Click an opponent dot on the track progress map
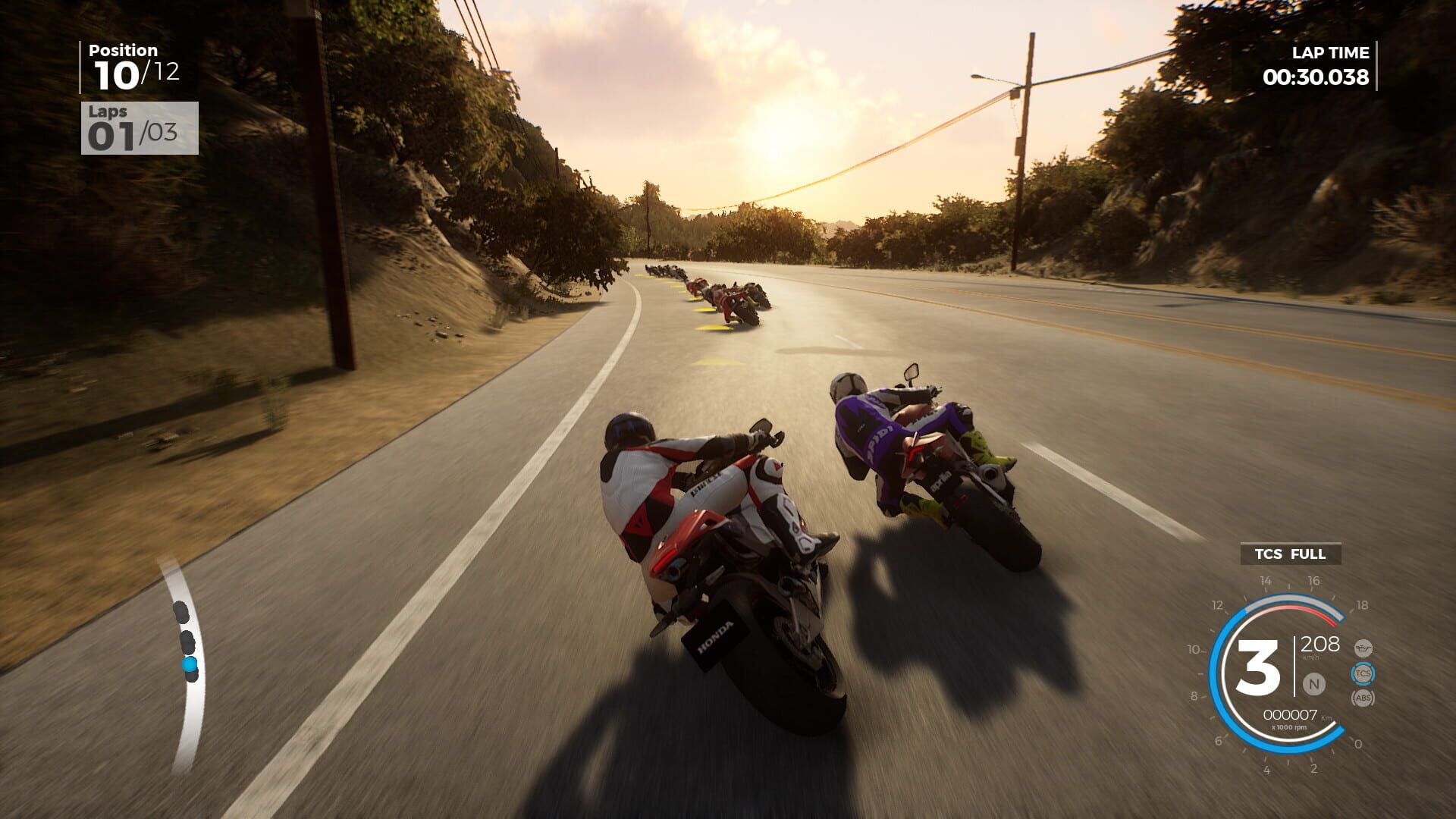Viewport: 1456px width, 819px height. [182, 613]
